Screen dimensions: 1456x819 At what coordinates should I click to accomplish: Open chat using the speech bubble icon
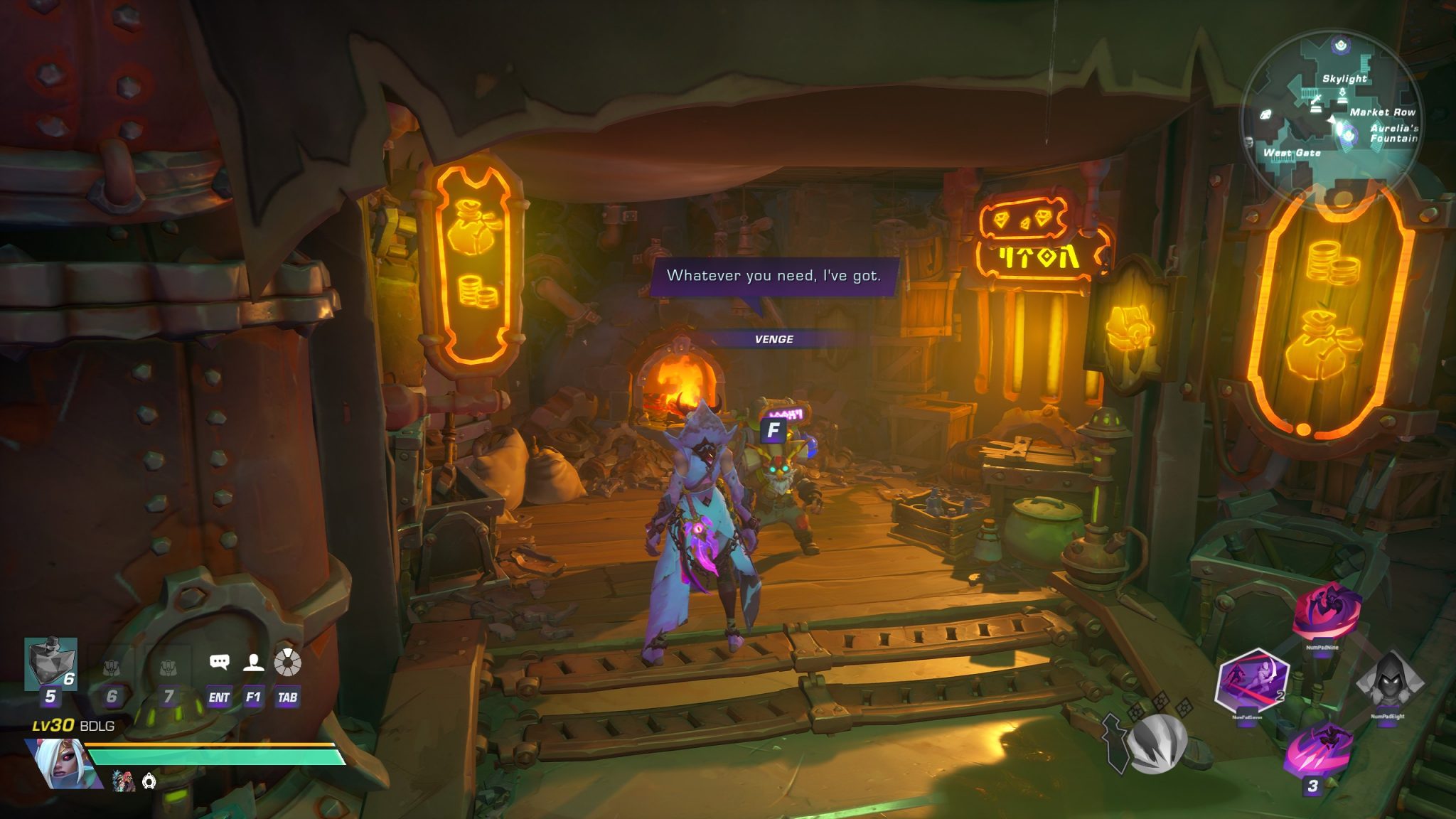click(x=220, y=661)
